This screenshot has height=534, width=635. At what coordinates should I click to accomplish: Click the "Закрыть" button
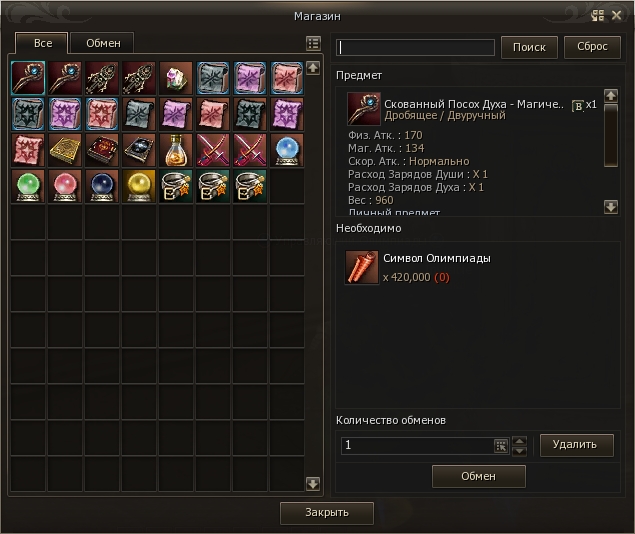coord(327,513)
